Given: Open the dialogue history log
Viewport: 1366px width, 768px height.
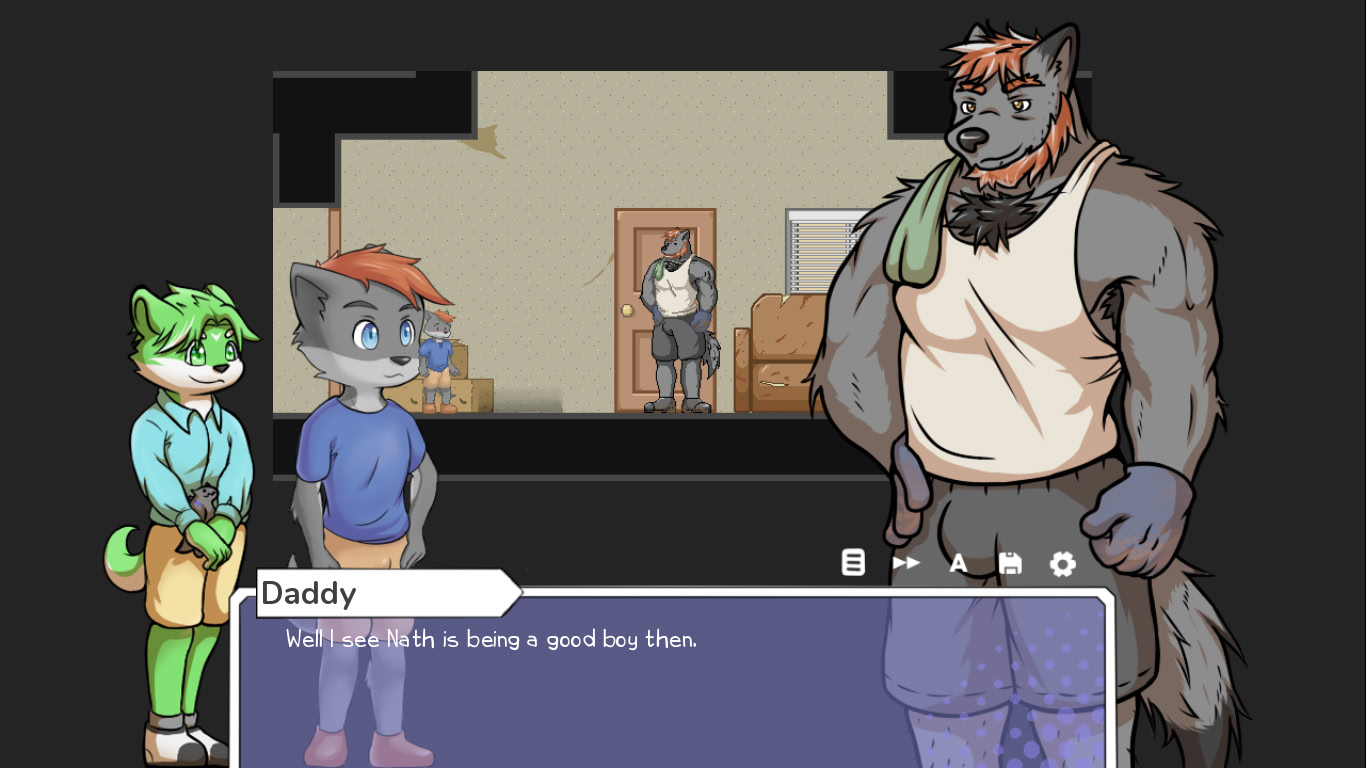Looking at the screenshot, I should point(853,563).
